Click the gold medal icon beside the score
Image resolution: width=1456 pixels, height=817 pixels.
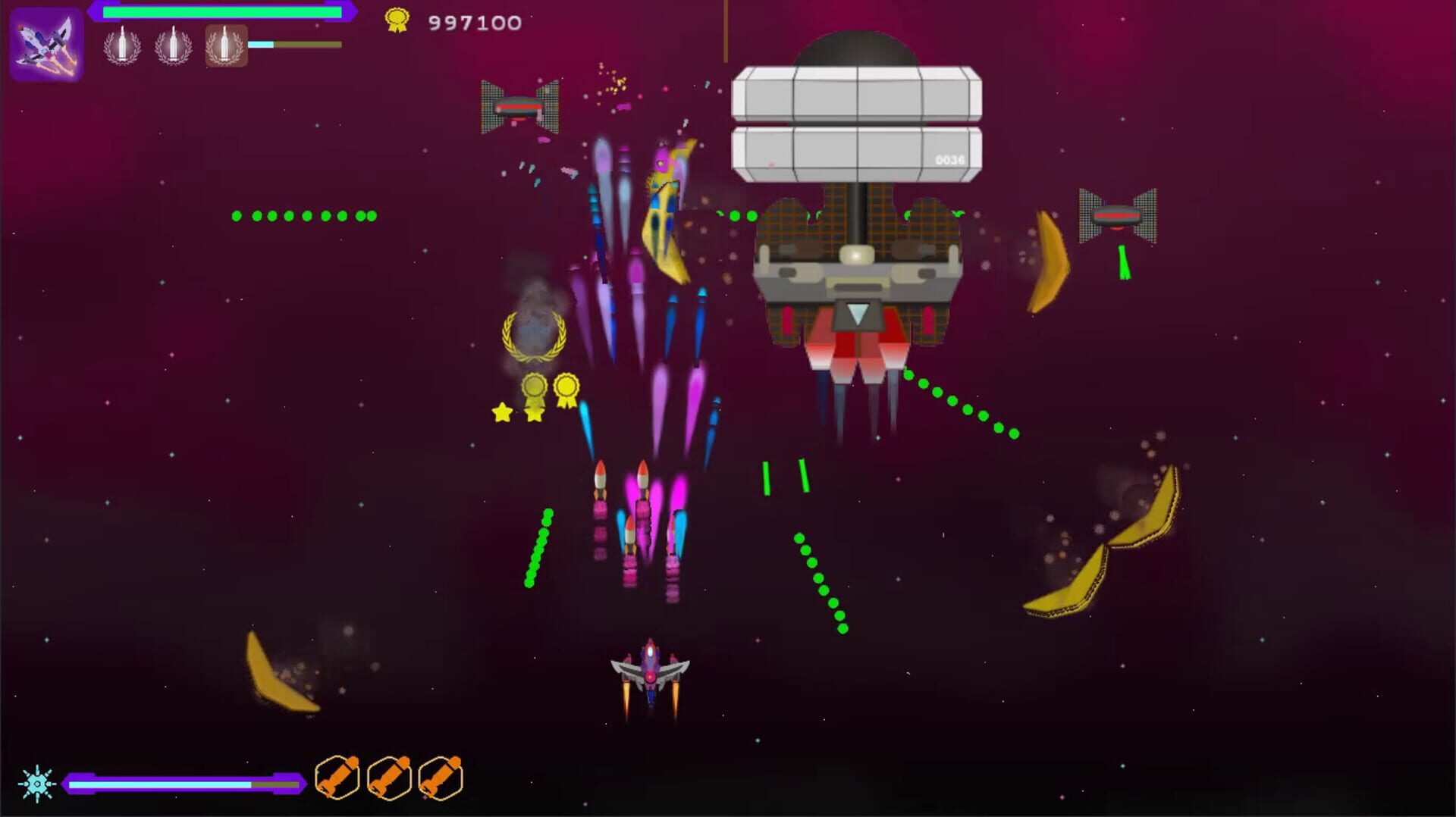click(397, 18)
